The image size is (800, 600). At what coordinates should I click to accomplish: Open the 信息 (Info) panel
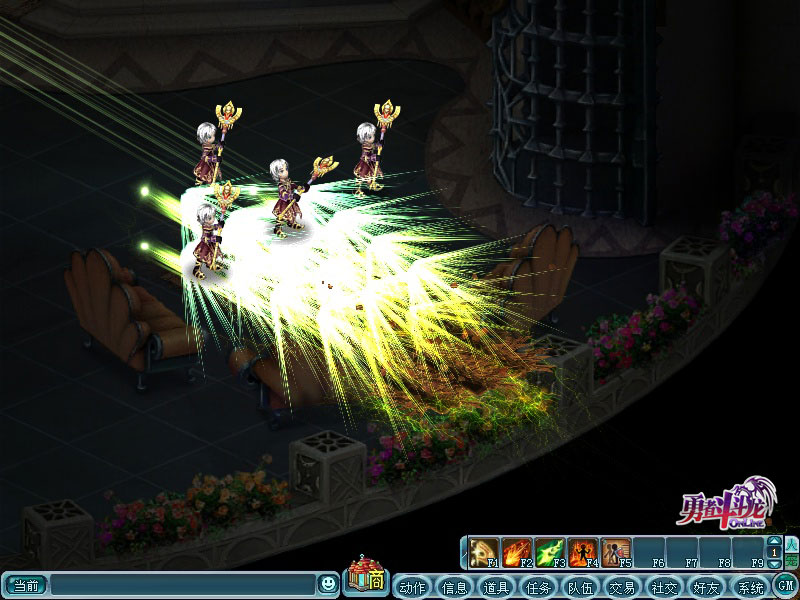[x=454, y=586]
